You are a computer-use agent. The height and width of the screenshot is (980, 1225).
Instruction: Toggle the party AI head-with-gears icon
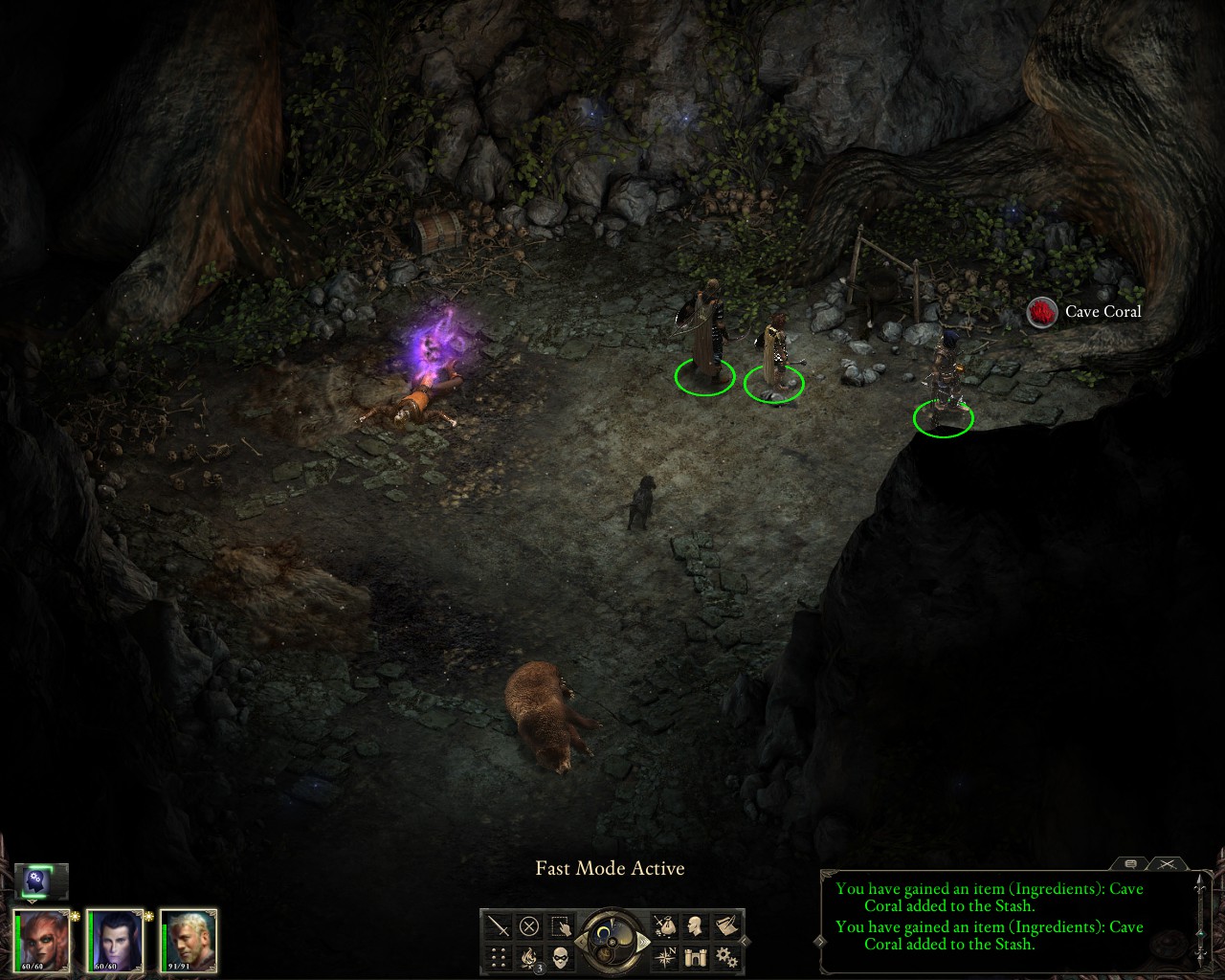40,878
